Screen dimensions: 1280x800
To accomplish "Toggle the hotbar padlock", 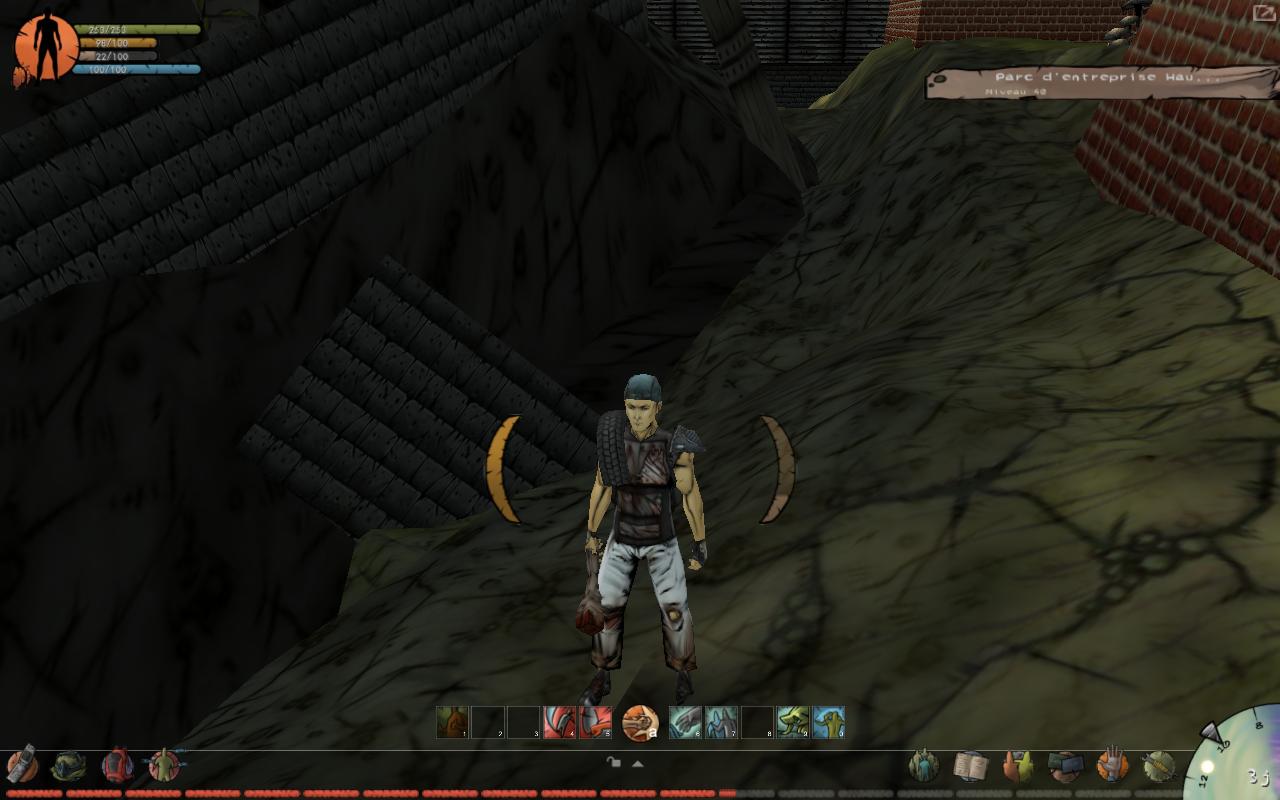I will point(614,763).
